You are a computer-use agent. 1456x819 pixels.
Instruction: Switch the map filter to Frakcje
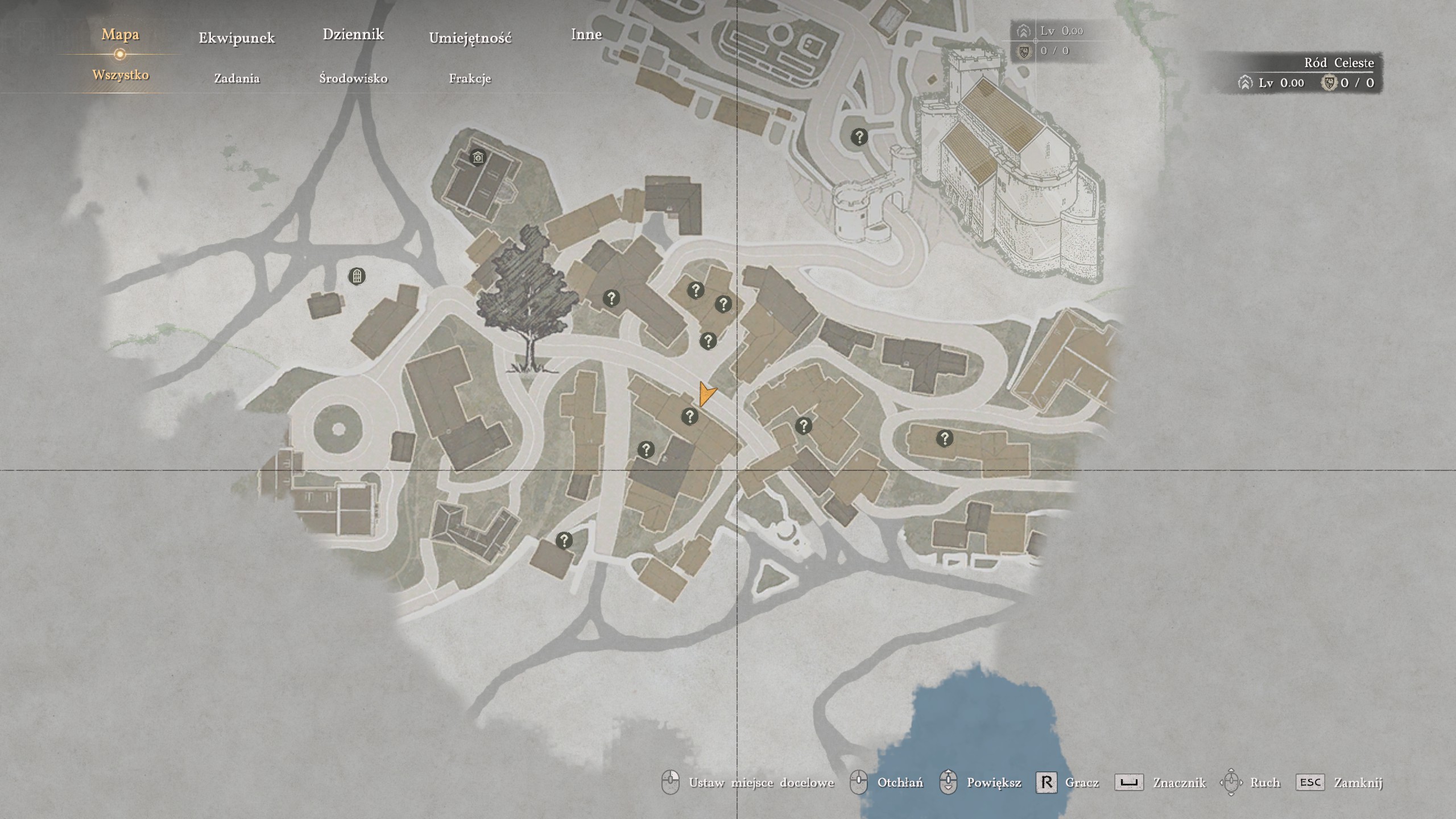click(470, 78)
